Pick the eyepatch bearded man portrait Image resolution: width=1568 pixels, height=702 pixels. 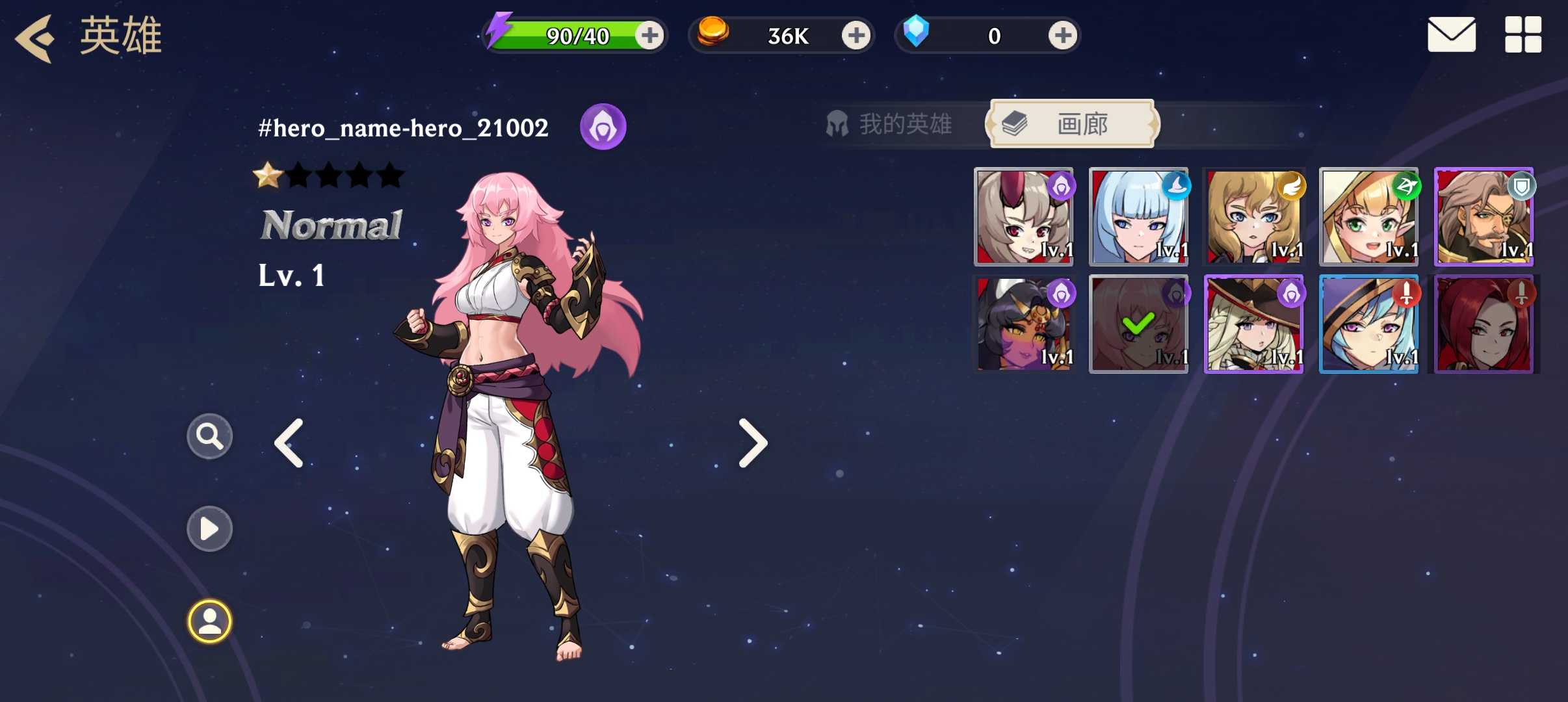click(1483, 217)
